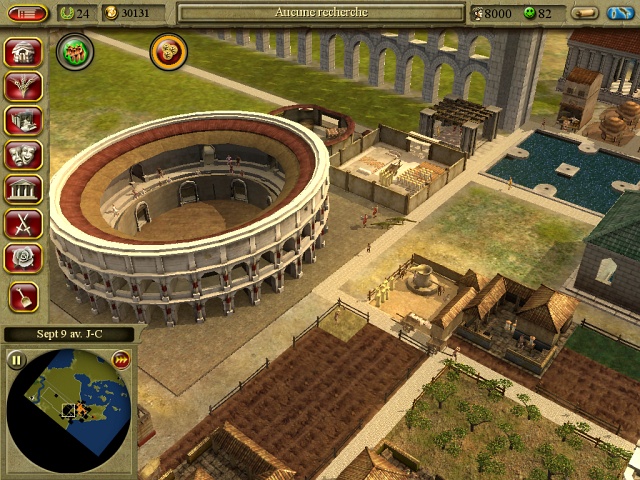Open the 'Aucune recherche' research bar
The image size is (640, 480).
tap(321, 13)
